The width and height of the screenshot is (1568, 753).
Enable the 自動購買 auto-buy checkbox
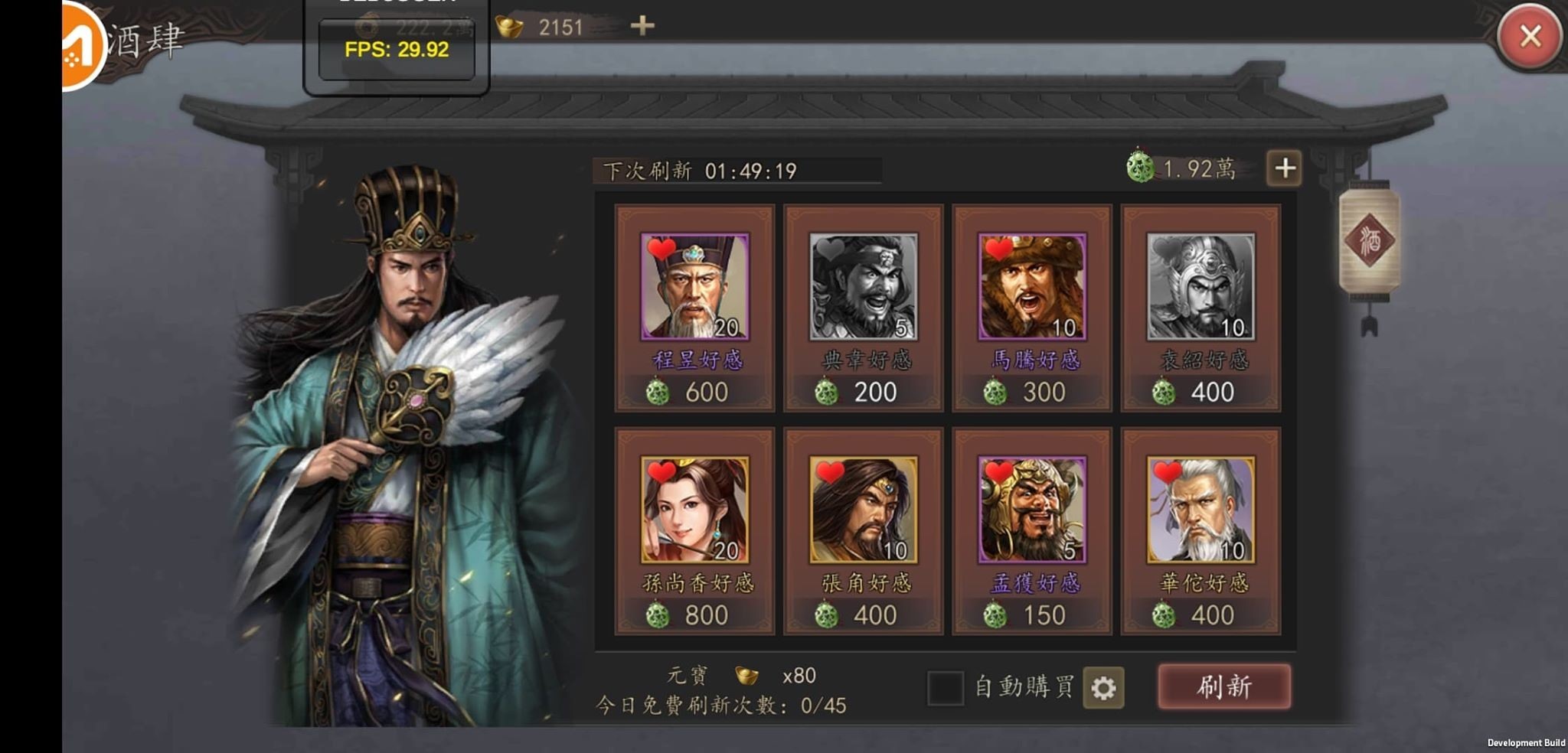(947, 688)
